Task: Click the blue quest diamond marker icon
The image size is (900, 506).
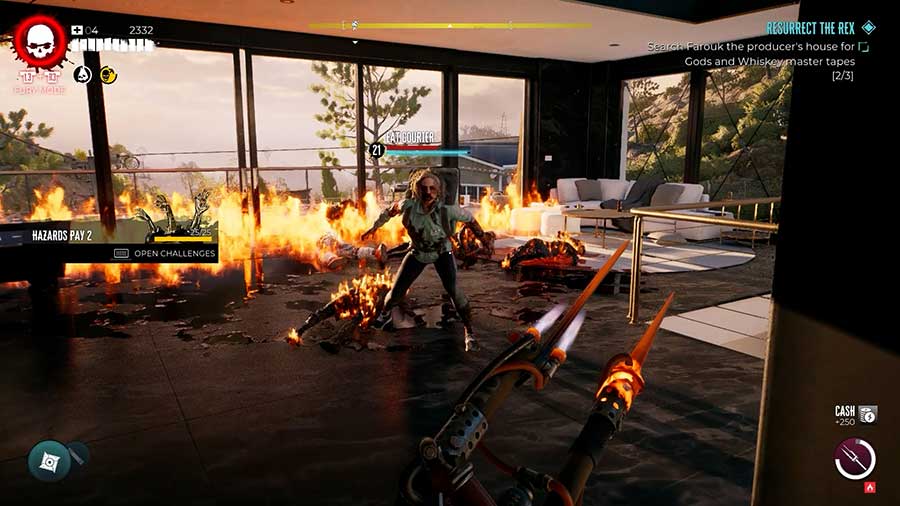Action: click(868, 28)
